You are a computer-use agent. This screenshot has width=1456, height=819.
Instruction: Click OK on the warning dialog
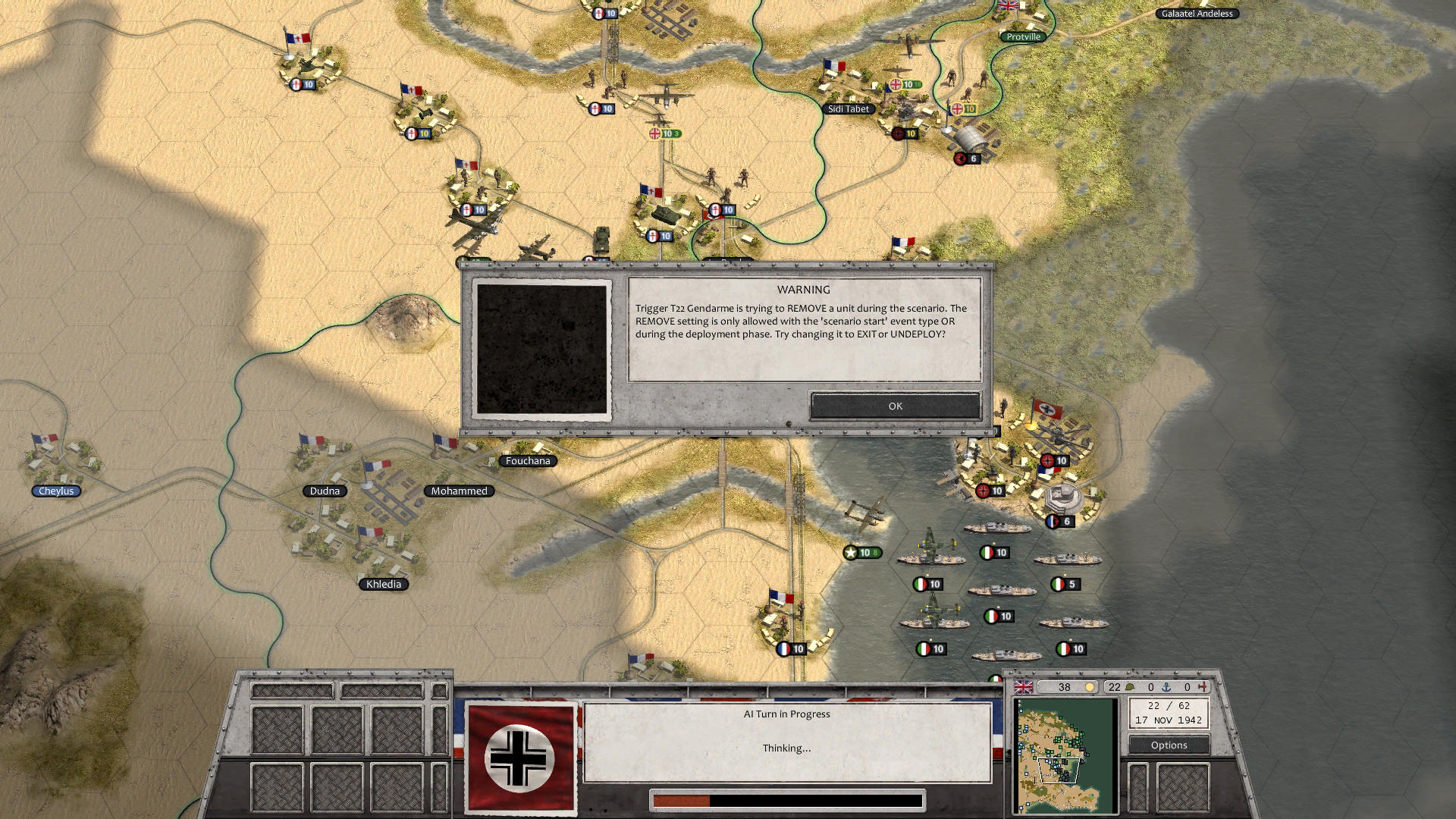(895, 406)
